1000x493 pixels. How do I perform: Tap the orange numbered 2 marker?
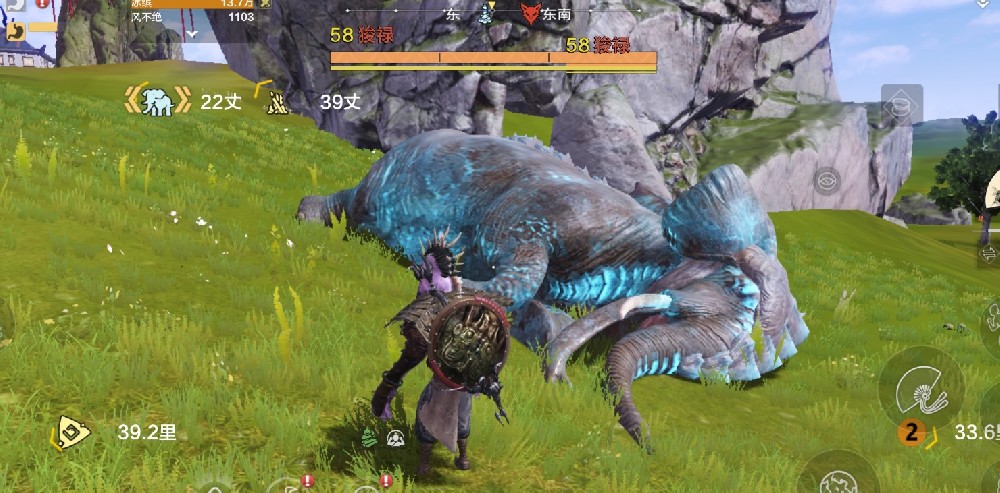(x=911, y=432)
